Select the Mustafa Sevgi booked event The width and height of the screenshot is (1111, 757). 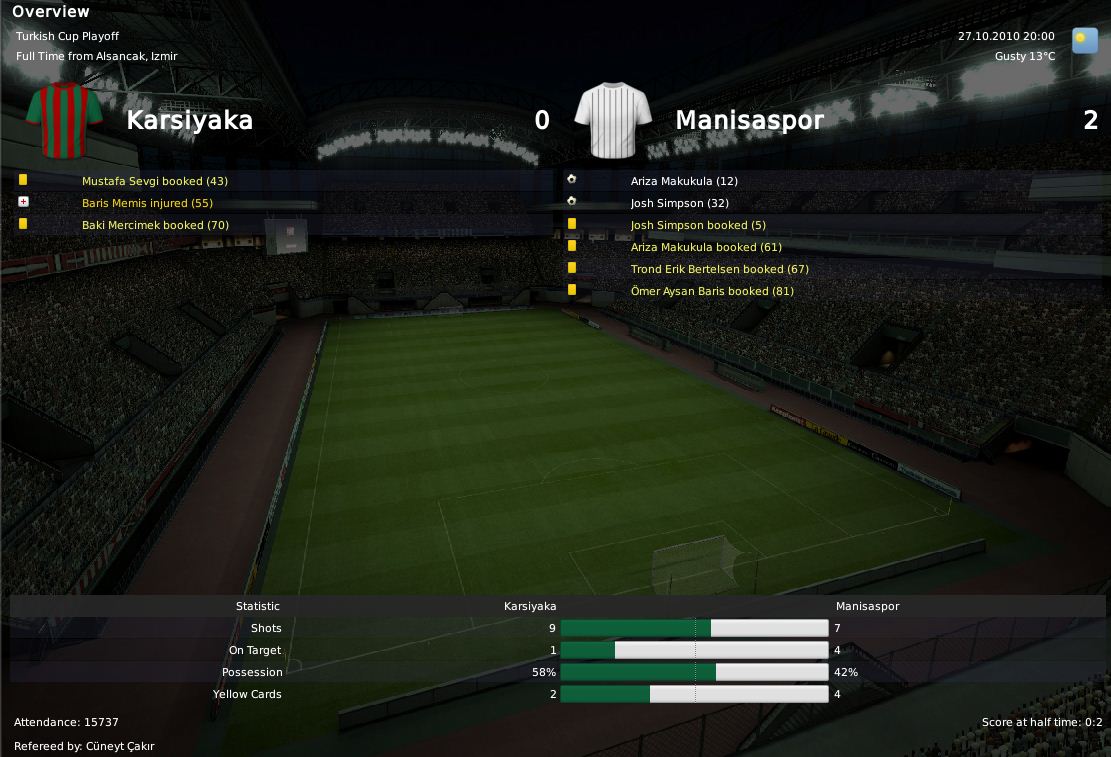(x=155, y=181)
